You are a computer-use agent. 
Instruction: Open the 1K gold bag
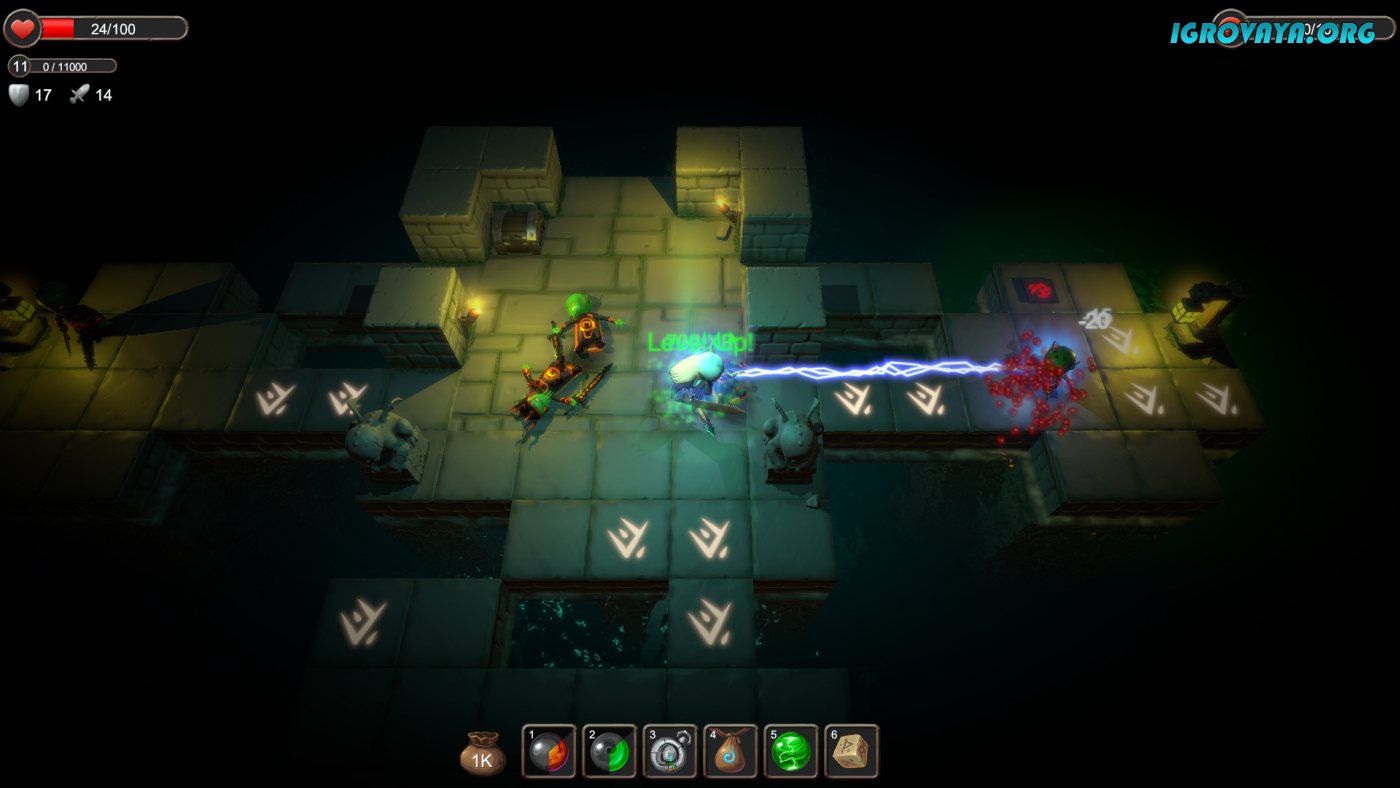(483, 756)
